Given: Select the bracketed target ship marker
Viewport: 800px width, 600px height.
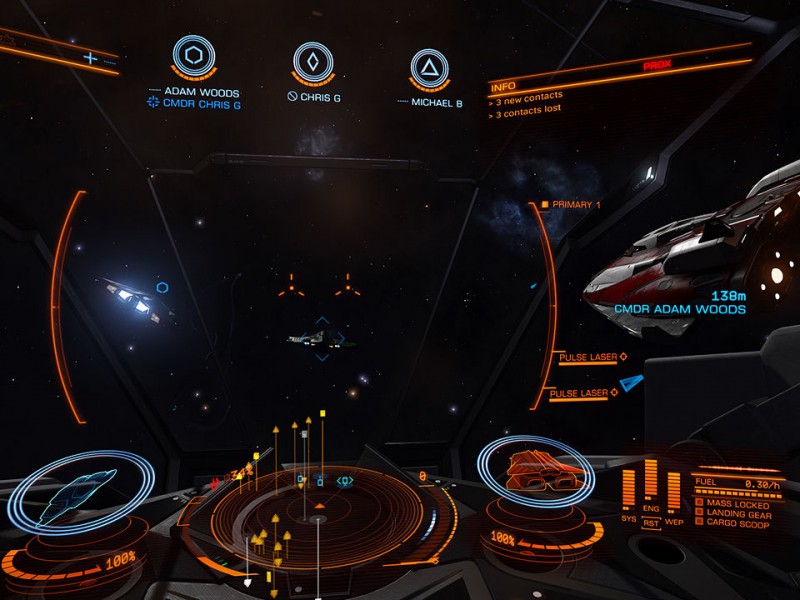Looking at the screenshot, I should point(321,340).
